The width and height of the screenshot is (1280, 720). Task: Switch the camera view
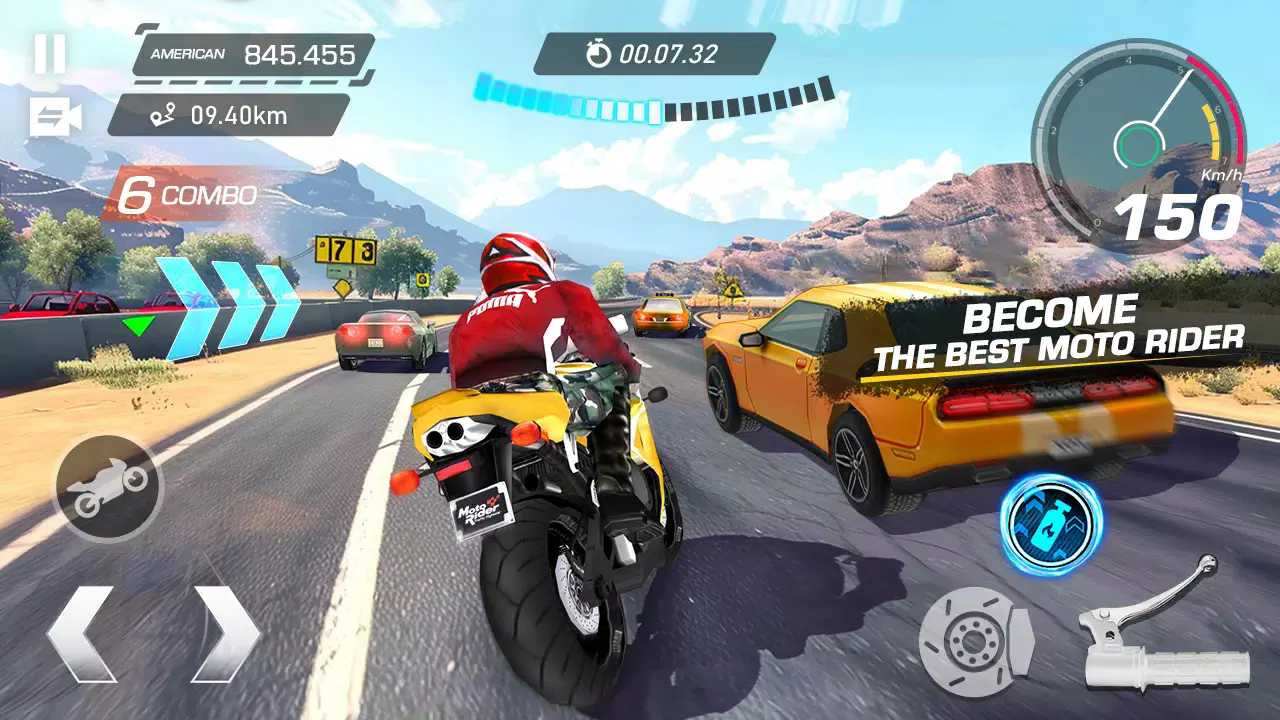coord(55,117)
